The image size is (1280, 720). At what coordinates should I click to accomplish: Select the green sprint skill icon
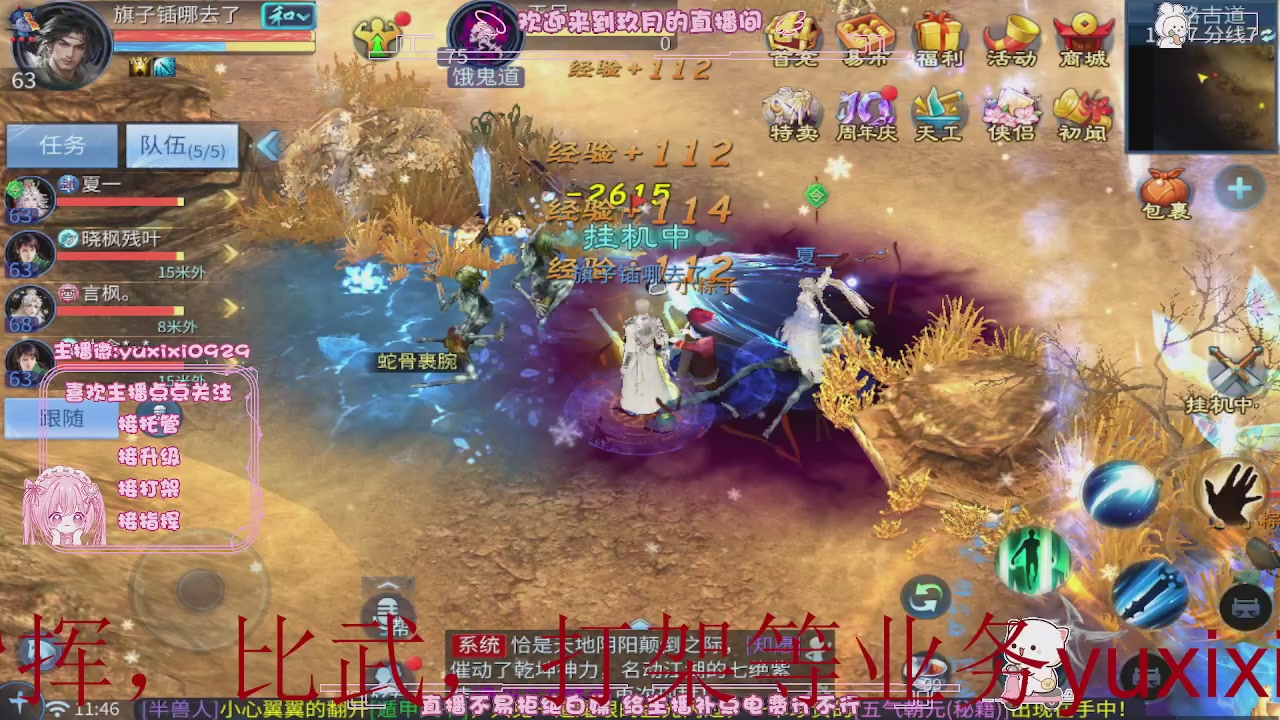point(1035,560)
